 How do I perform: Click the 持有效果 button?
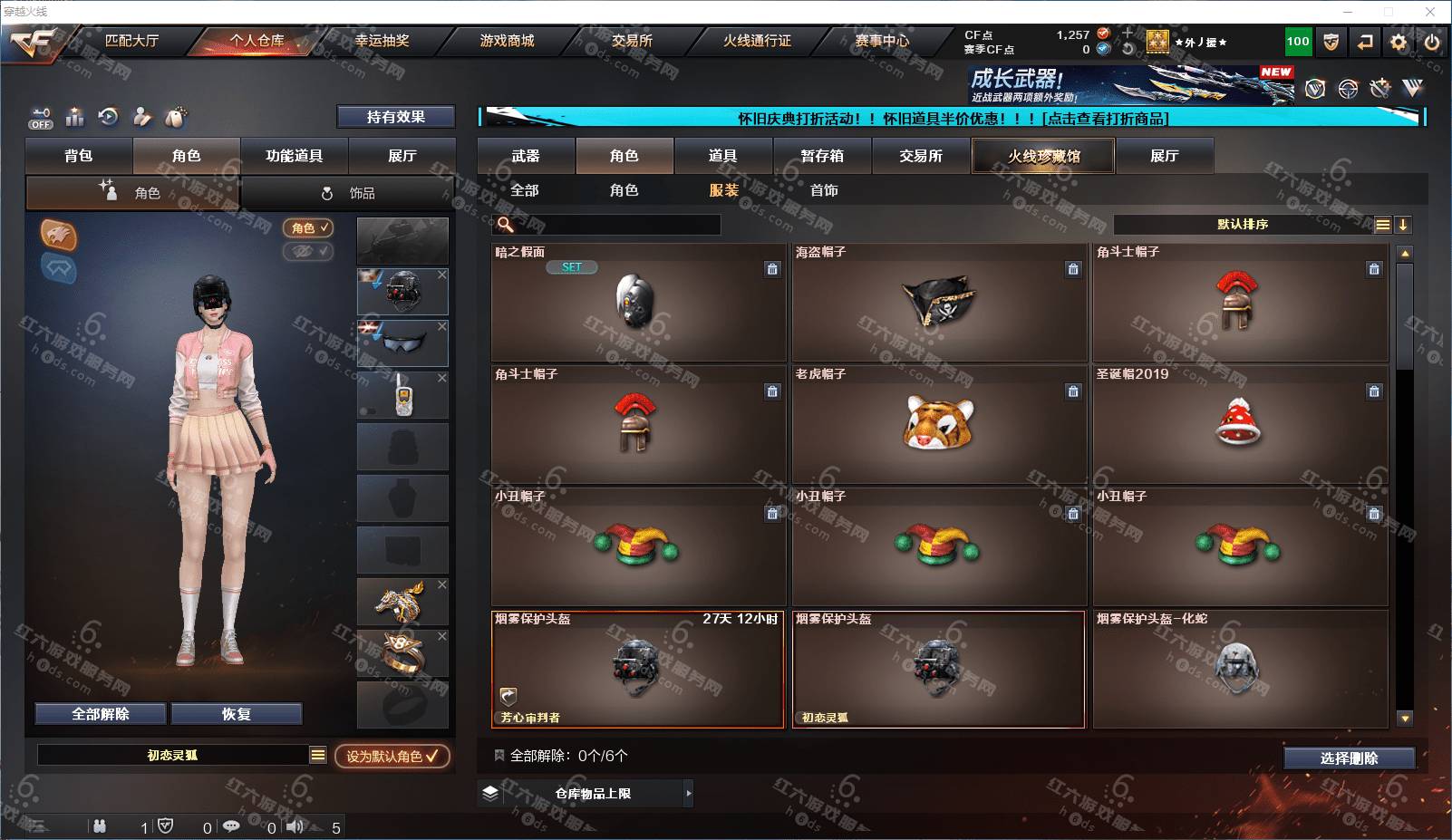coord(395,117)
